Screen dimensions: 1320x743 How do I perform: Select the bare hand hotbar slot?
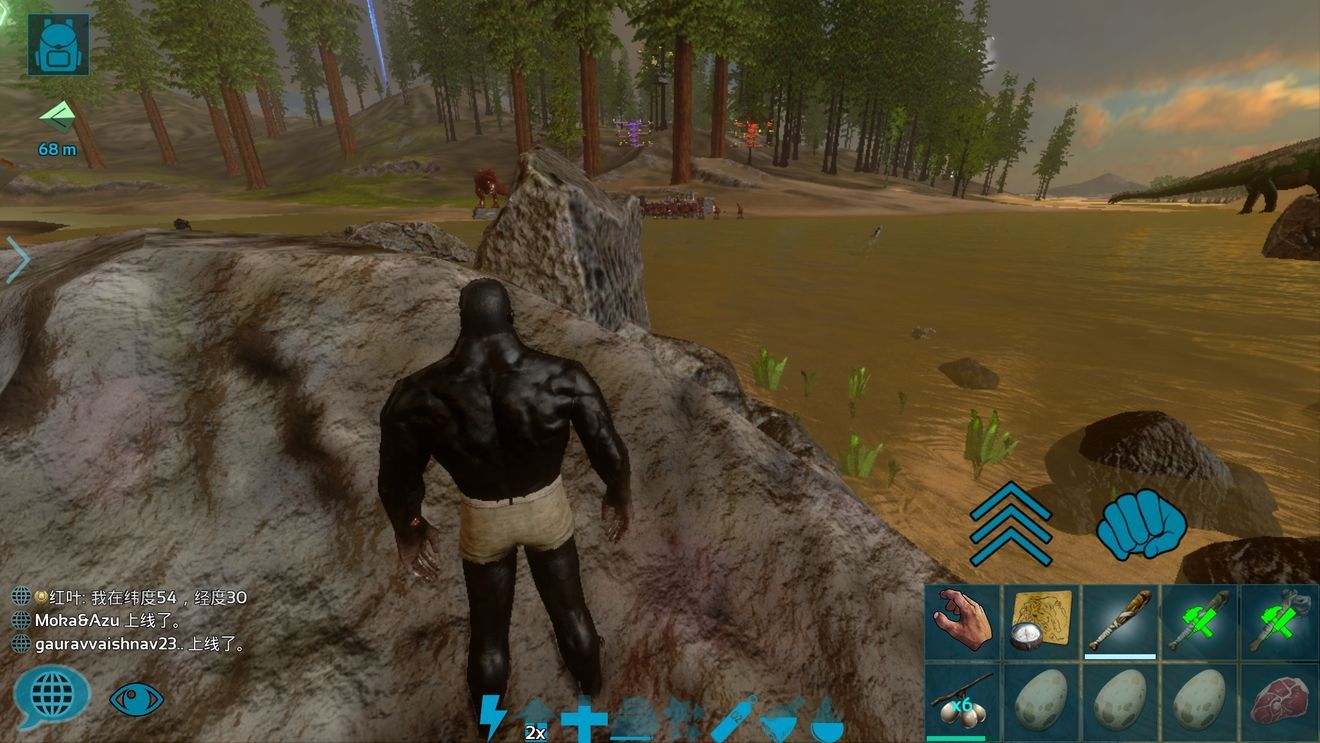pyautogui.click(x=962, y=623)
